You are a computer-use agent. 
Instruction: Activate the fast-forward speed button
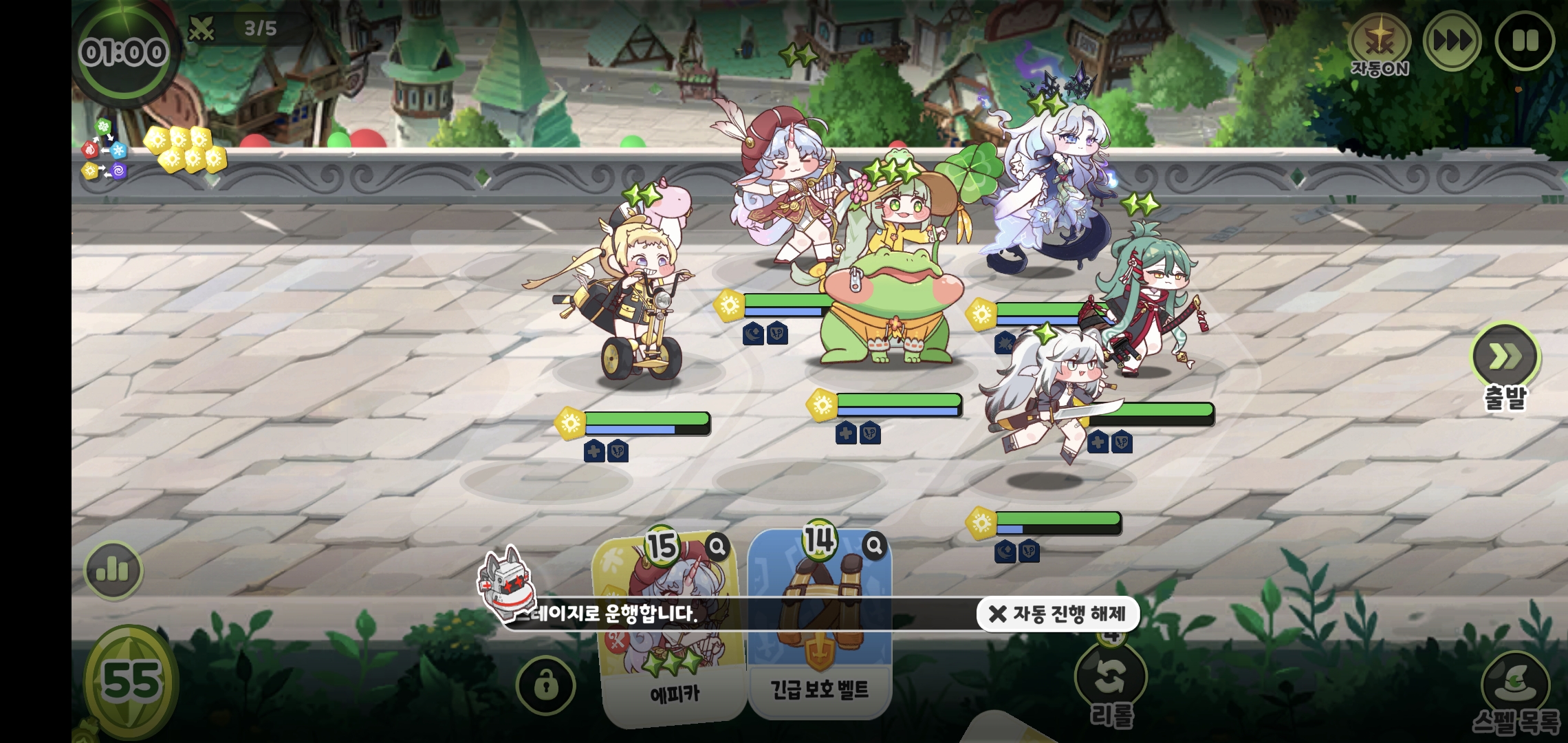(x=1451, y=41)
